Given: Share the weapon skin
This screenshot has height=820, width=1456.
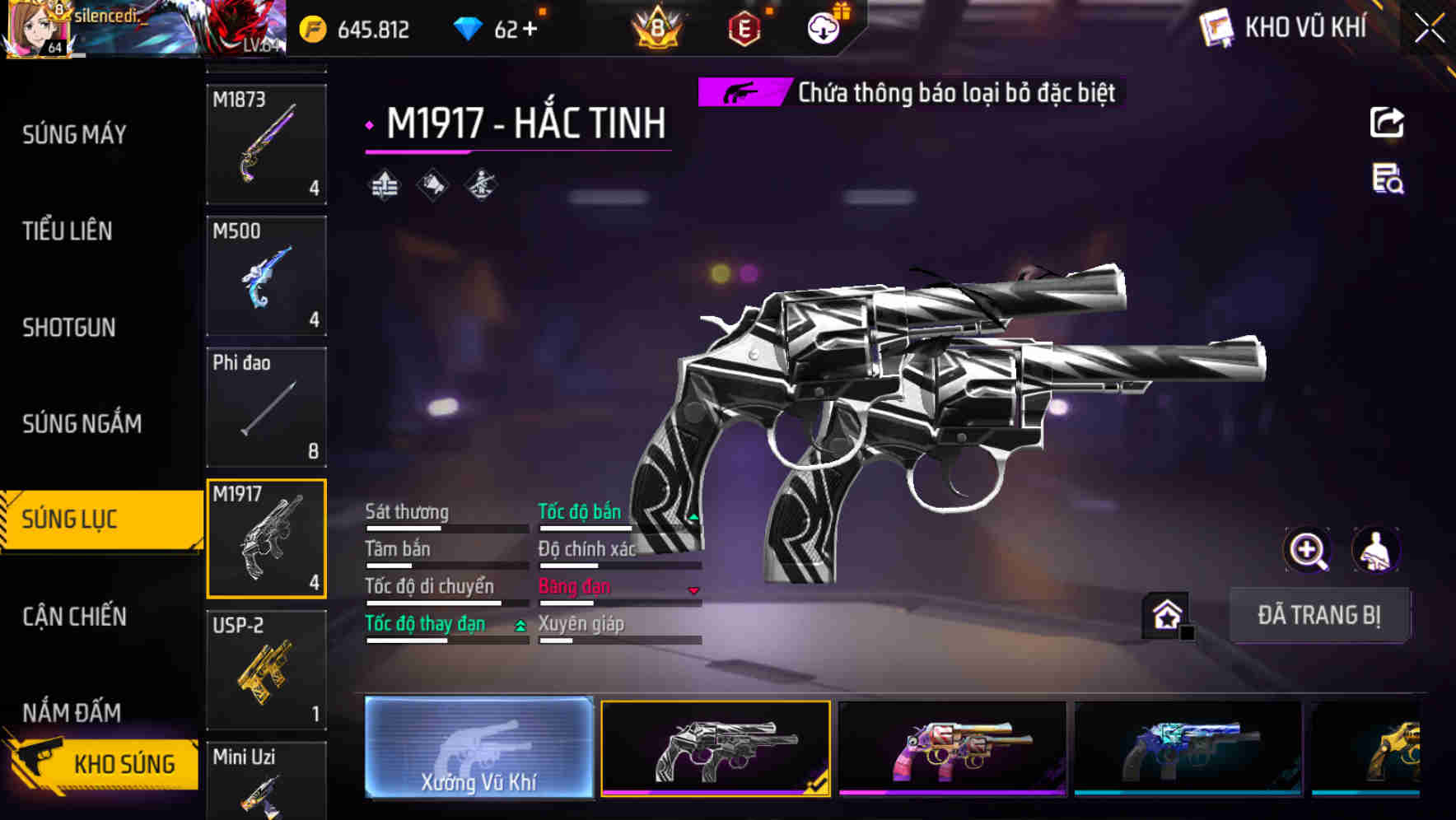Looking at the screenshot, I should click(x=1387, y=123).
